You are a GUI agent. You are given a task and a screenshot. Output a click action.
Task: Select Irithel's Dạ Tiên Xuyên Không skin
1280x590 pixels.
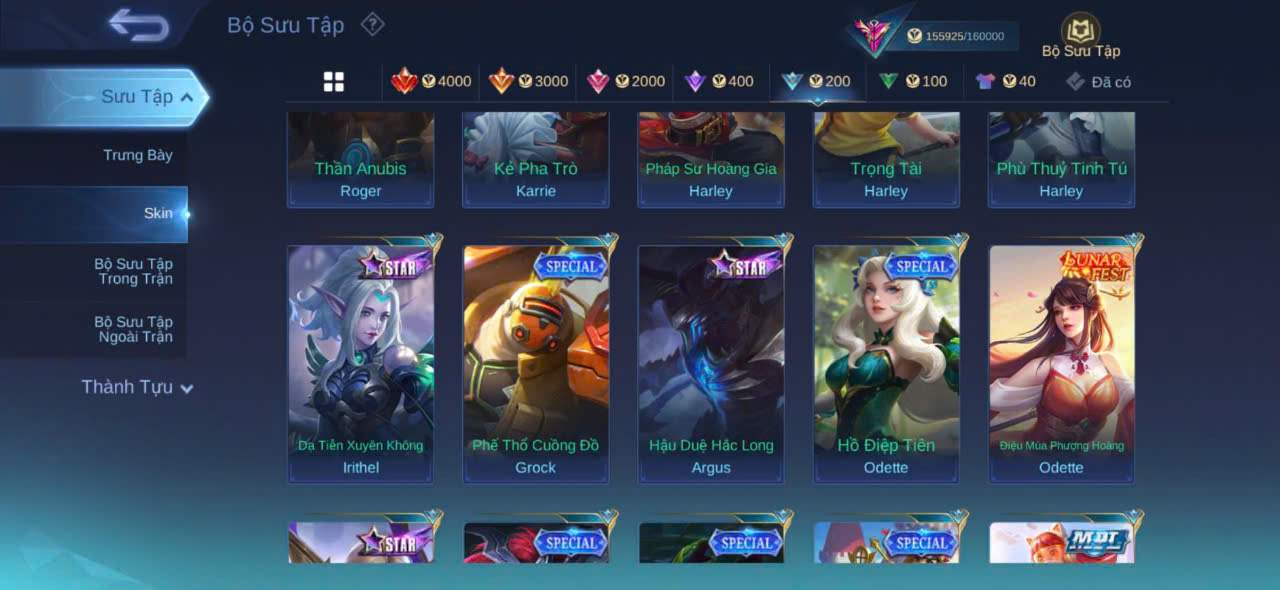(x=361, y=364)
